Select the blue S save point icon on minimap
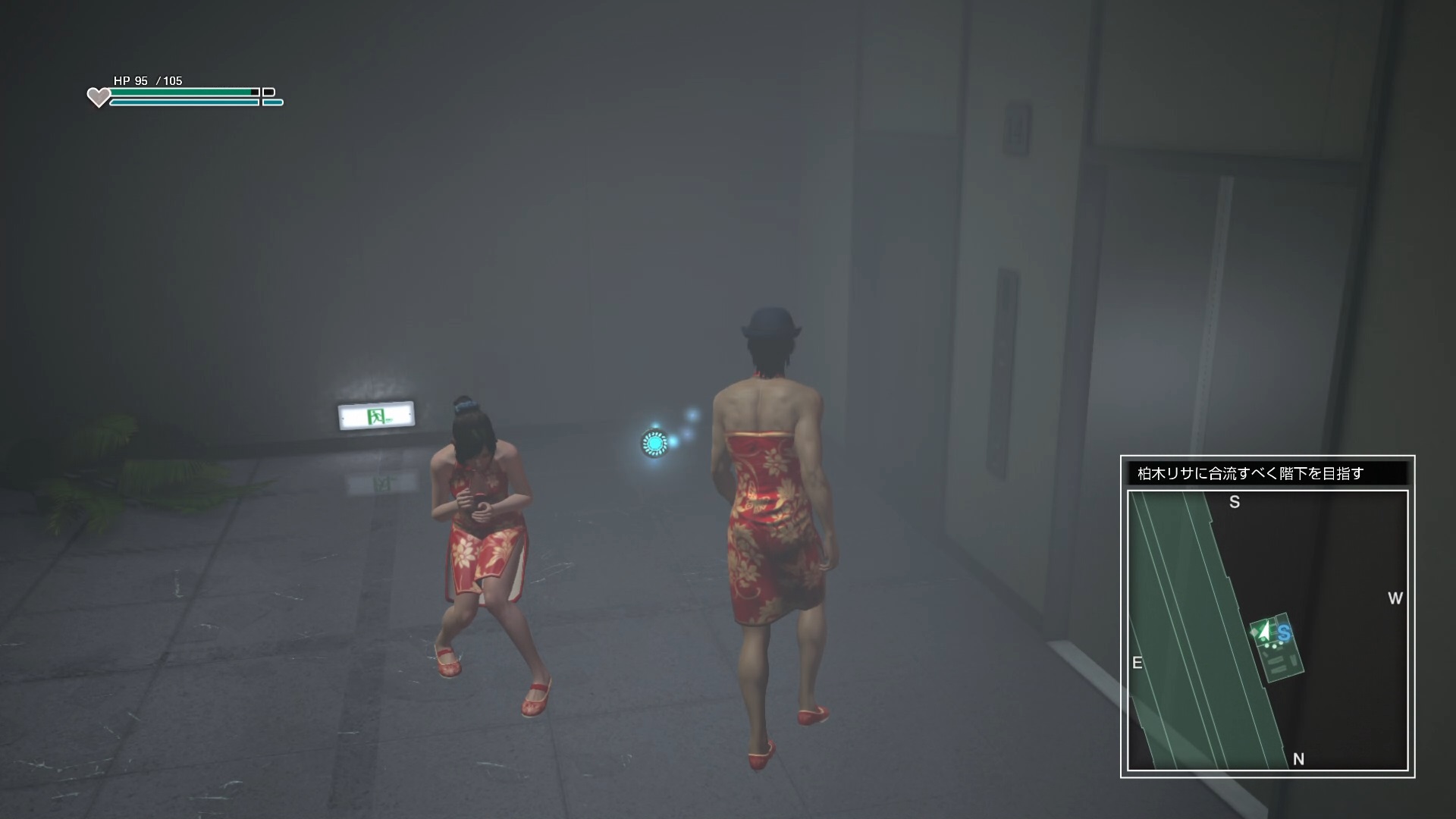This screenshot has height=819, width=1456. click(1285, 634)
